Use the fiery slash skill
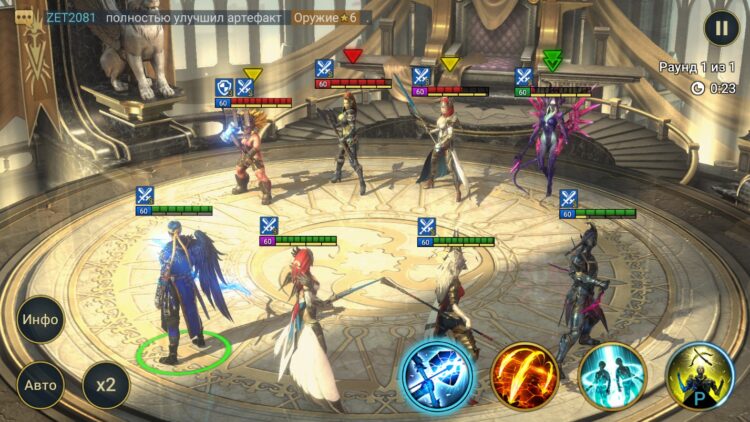This screenshot has height=422, width=750. pos(523,376)
